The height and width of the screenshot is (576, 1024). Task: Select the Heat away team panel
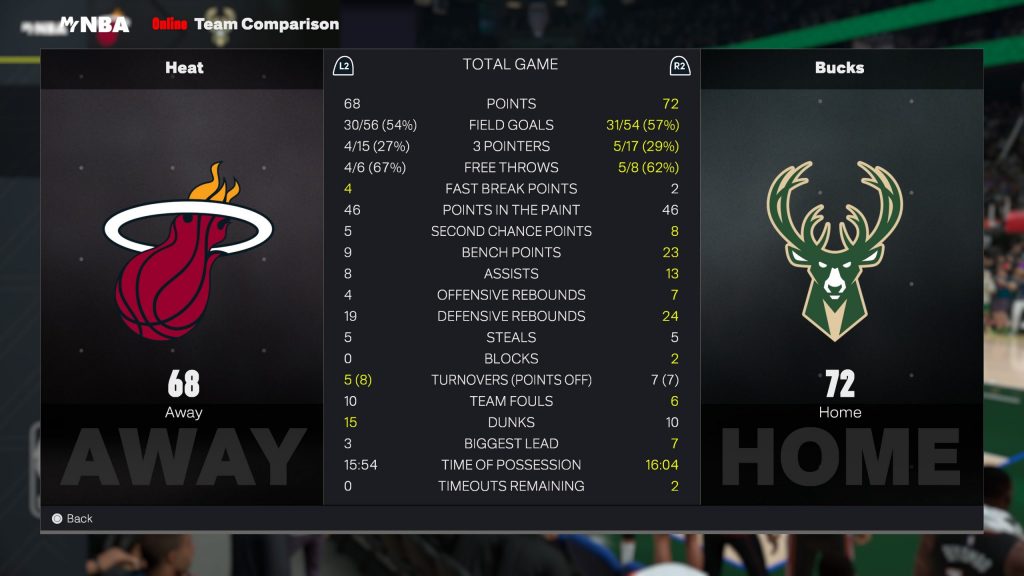click(183, 276)
